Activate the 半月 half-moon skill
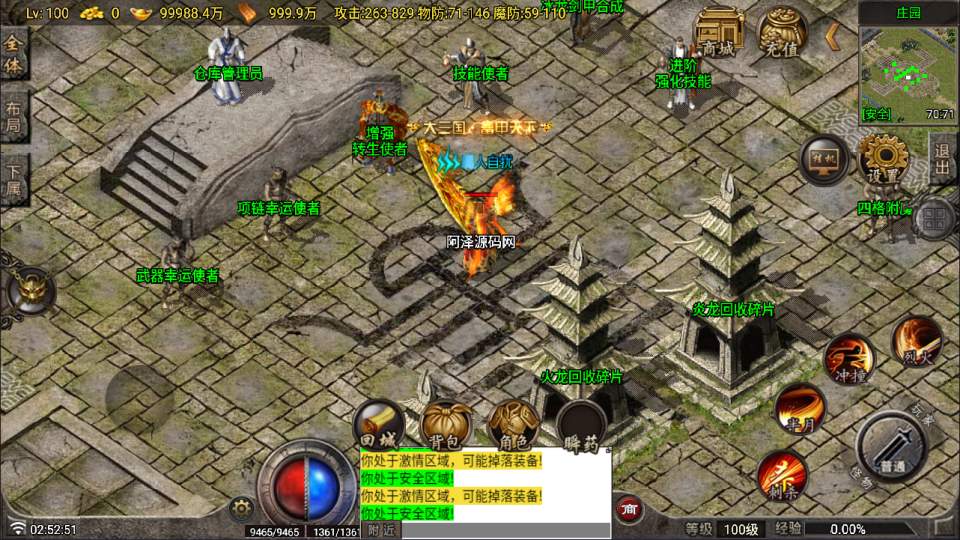 tap(800, 408)
